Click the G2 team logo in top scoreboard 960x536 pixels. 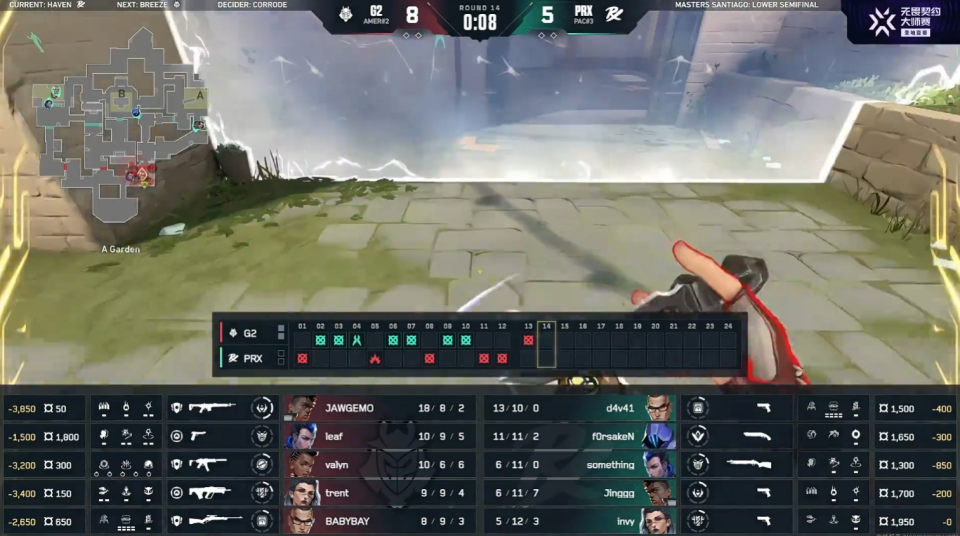348,16
